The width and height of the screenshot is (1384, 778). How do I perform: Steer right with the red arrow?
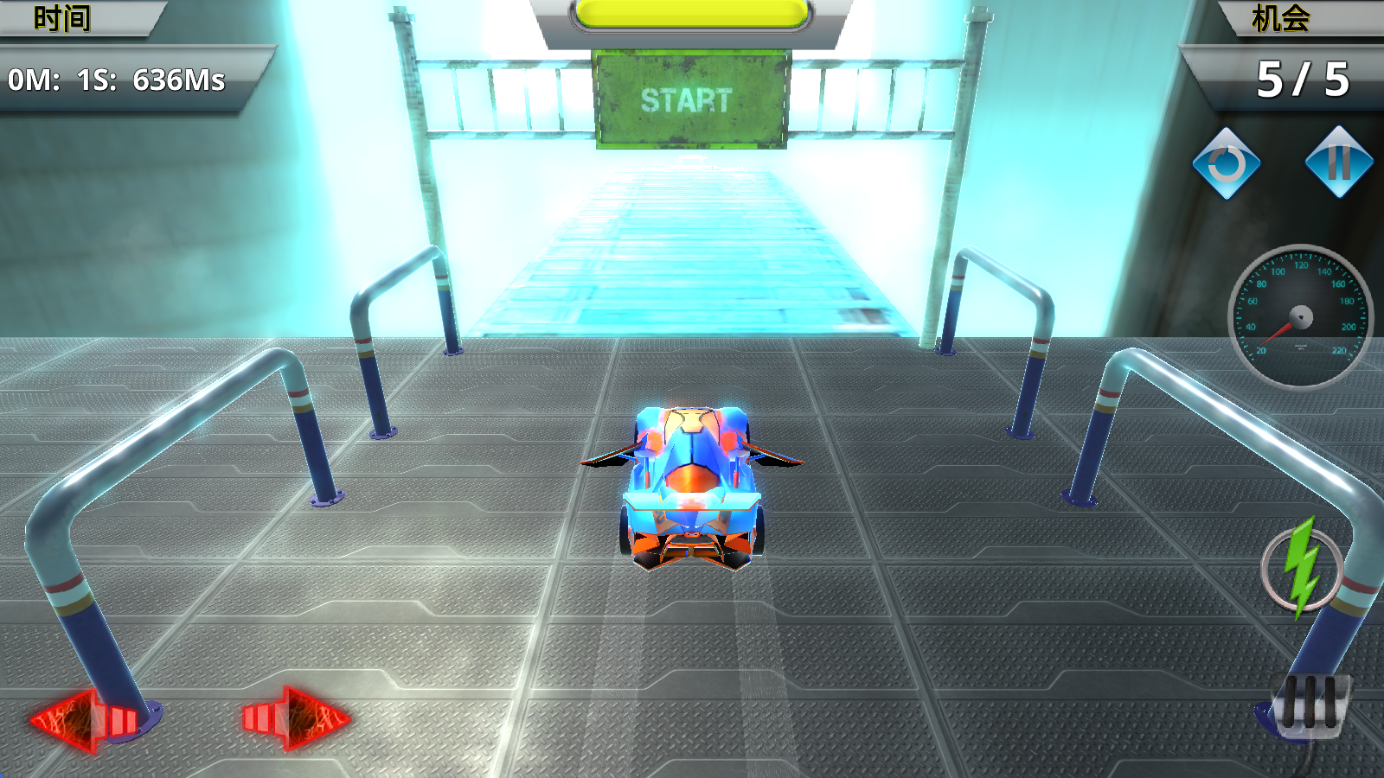296,717
